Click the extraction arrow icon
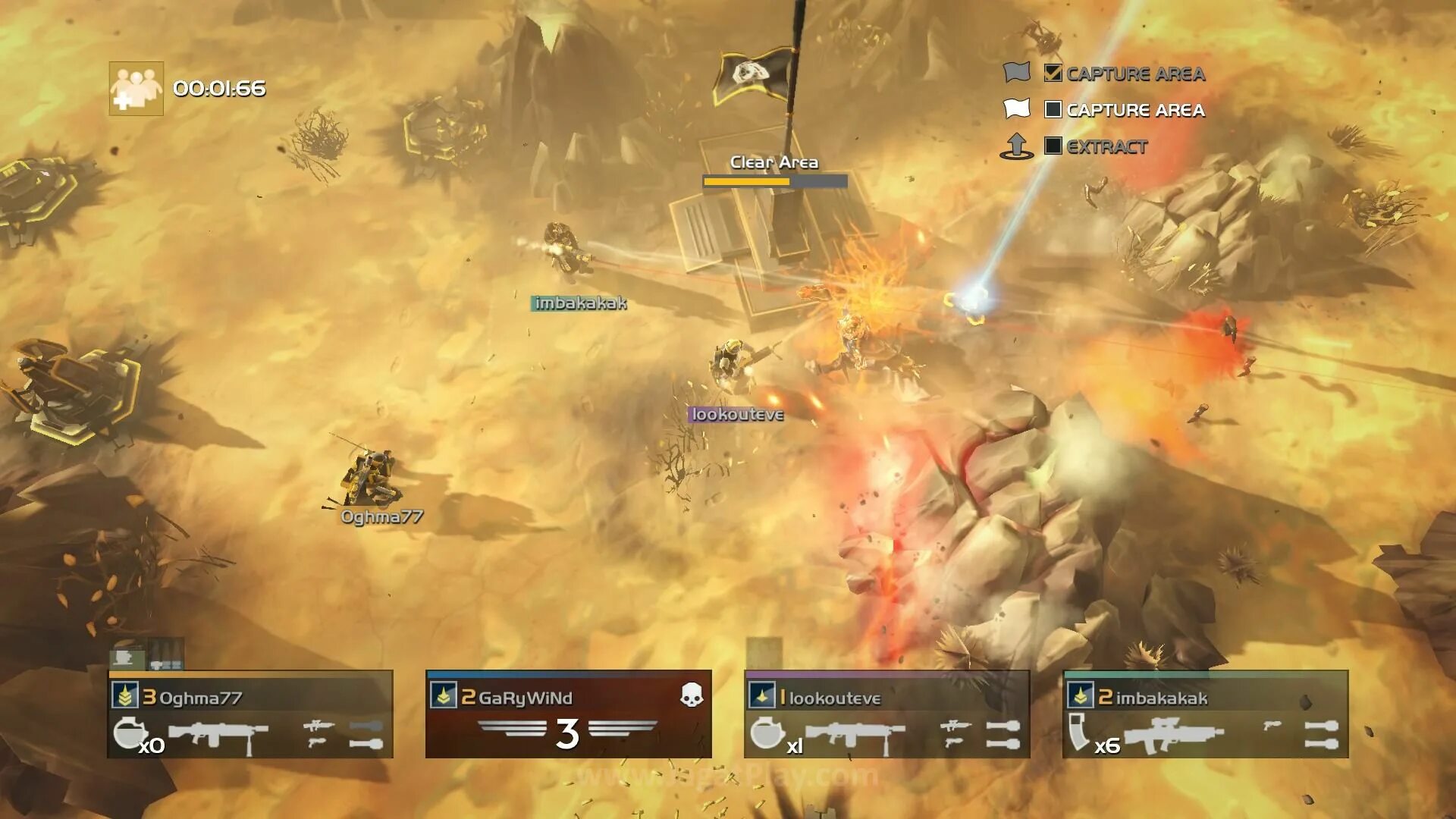Viewport: 1456px width, 819px height. [1017, 146]
